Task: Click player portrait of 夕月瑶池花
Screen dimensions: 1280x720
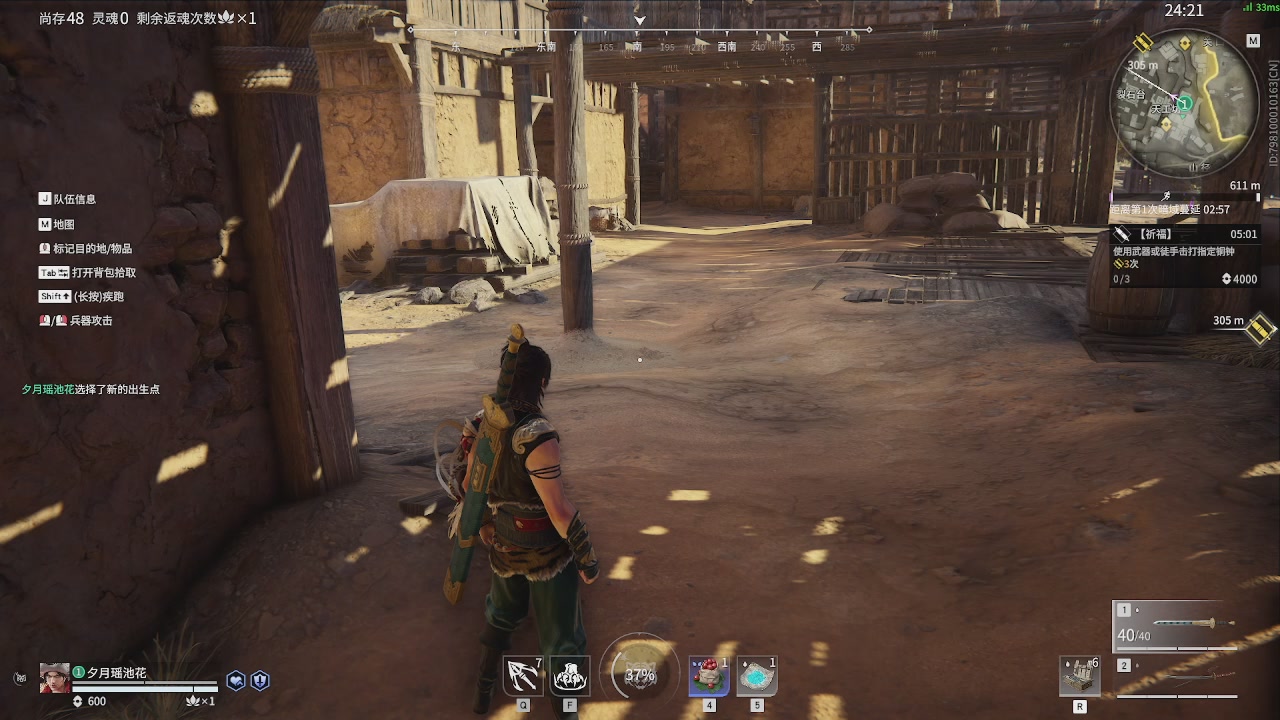Action: pyautogui.click(x=55, y=678)
